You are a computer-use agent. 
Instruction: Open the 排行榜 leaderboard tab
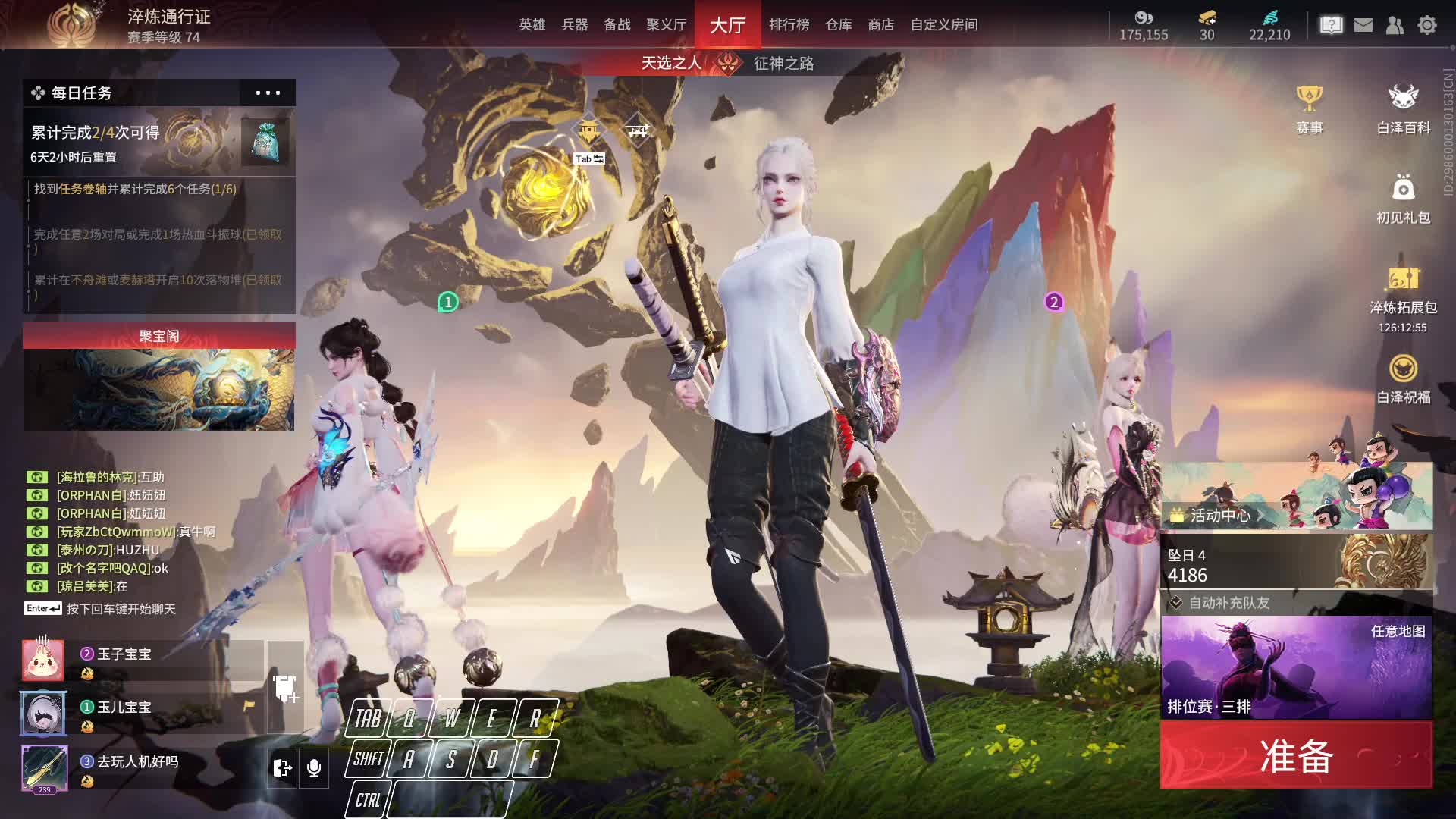(x=789, y=25)
